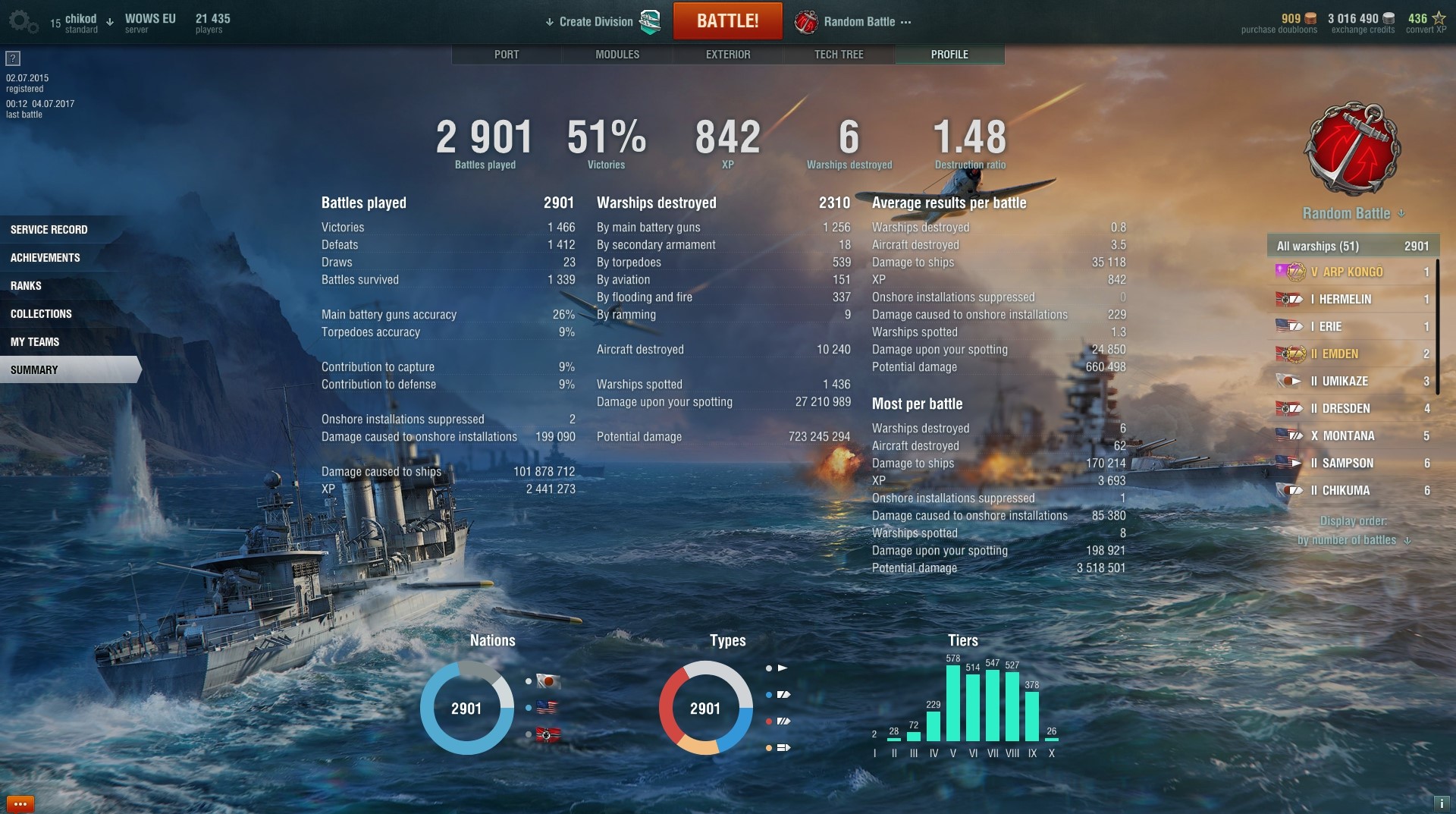Select the ARP Kongo warship row
Screen dimensions: 1456x814
(1353, 272)
